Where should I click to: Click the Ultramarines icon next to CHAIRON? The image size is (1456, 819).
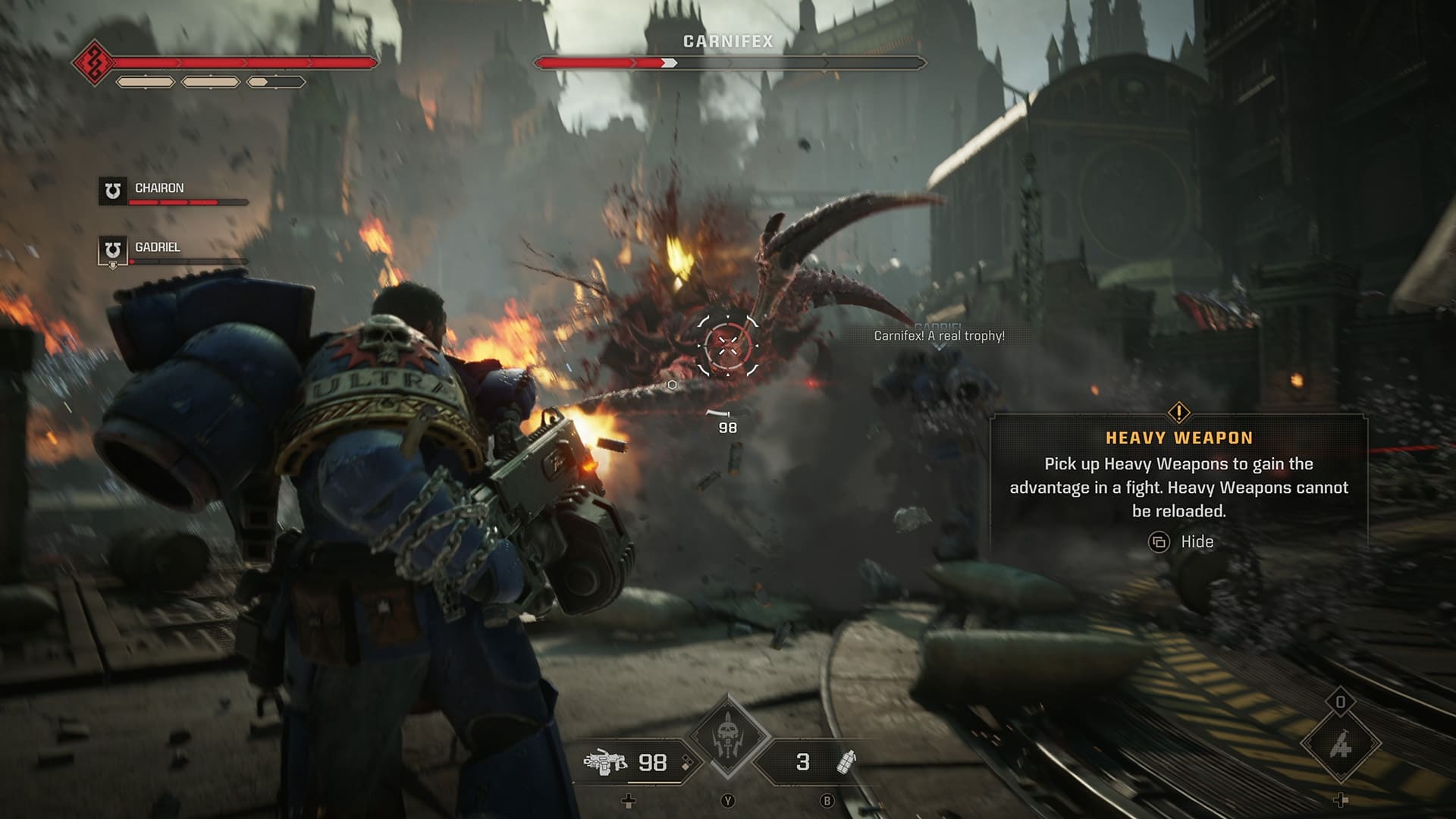[111, 193]
